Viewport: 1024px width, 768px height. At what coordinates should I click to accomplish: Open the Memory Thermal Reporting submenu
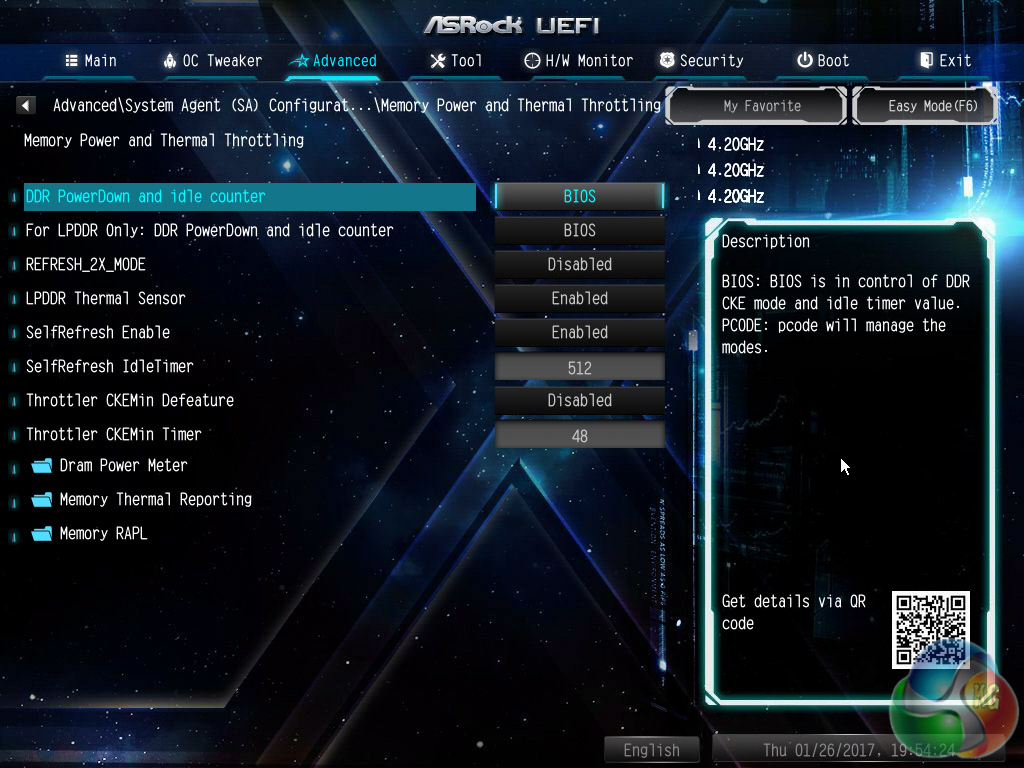pyautogui.click(x=154, y=500)
